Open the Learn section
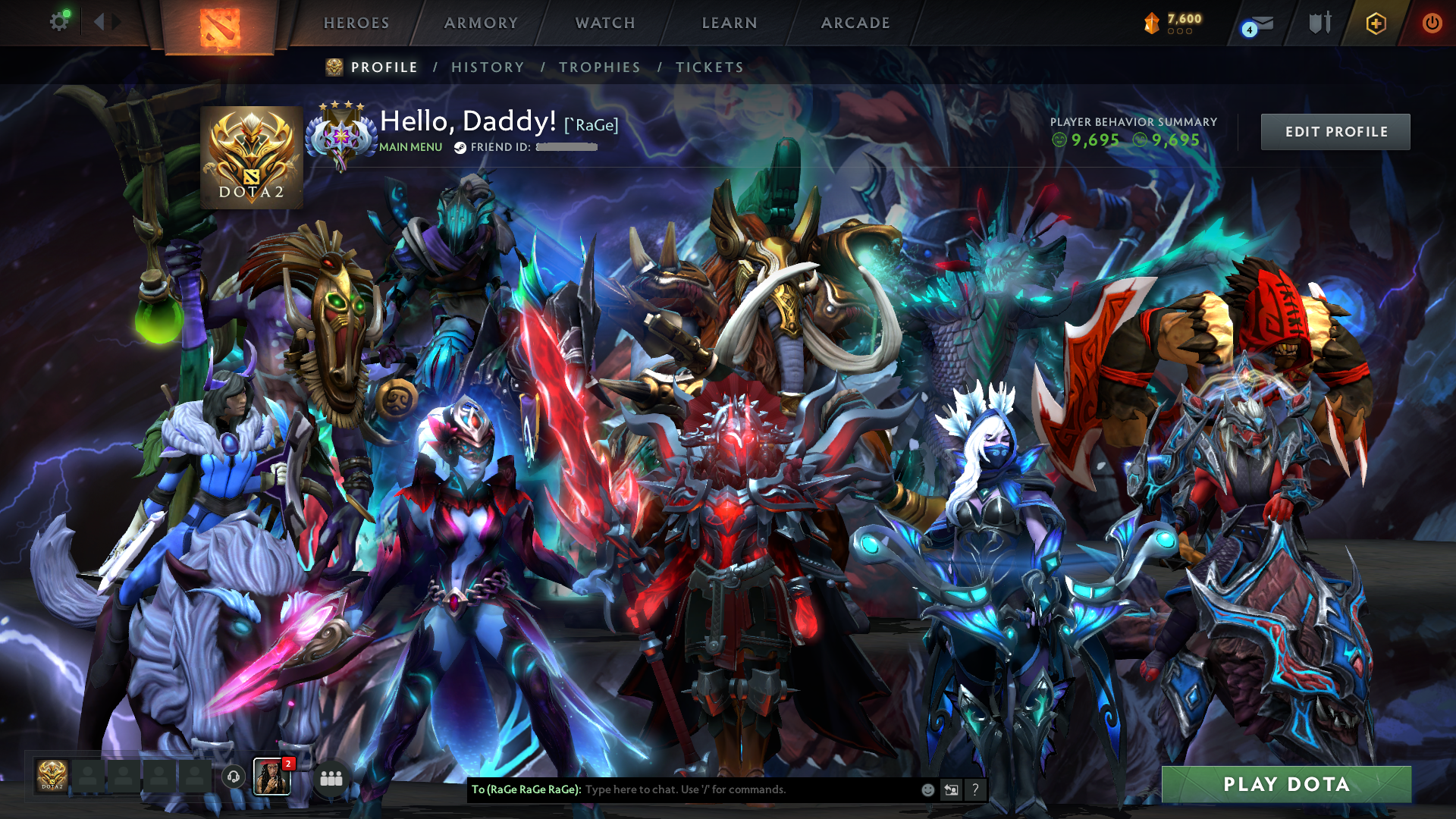Viewport: 1456px width, 819px height. coord(730,24)
